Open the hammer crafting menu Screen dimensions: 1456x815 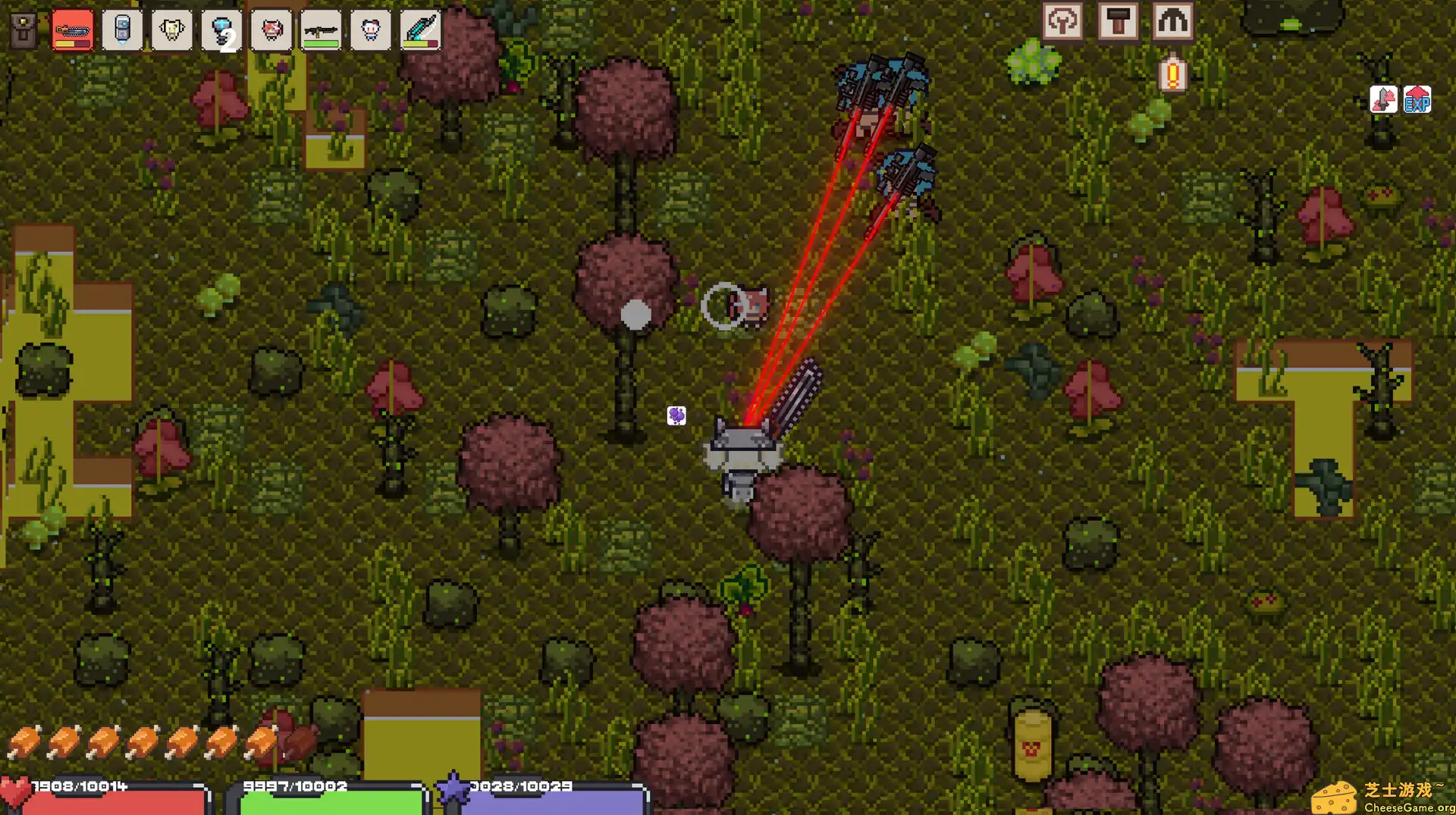[1118, 21]
